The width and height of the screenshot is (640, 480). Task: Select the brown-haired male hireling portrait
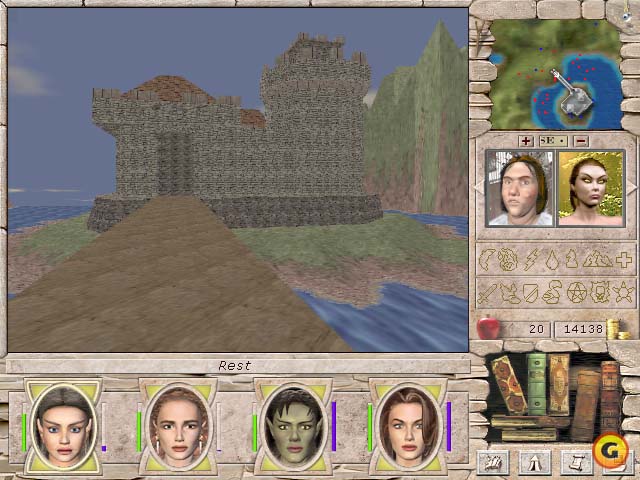click(519, 189)
